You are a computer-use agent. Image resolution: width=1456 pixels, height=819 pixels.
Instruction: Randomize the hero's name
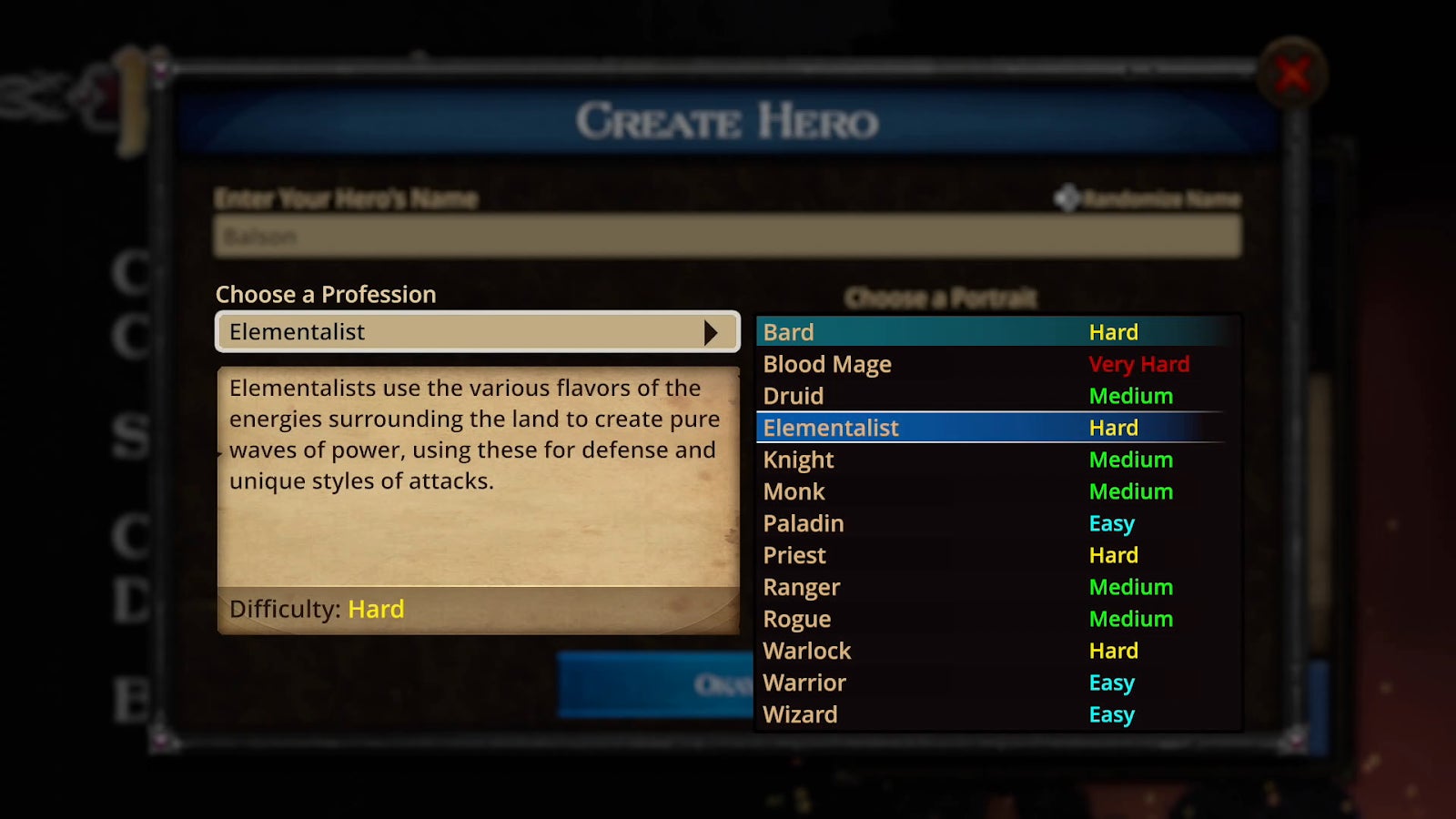tap(1148, 198)
